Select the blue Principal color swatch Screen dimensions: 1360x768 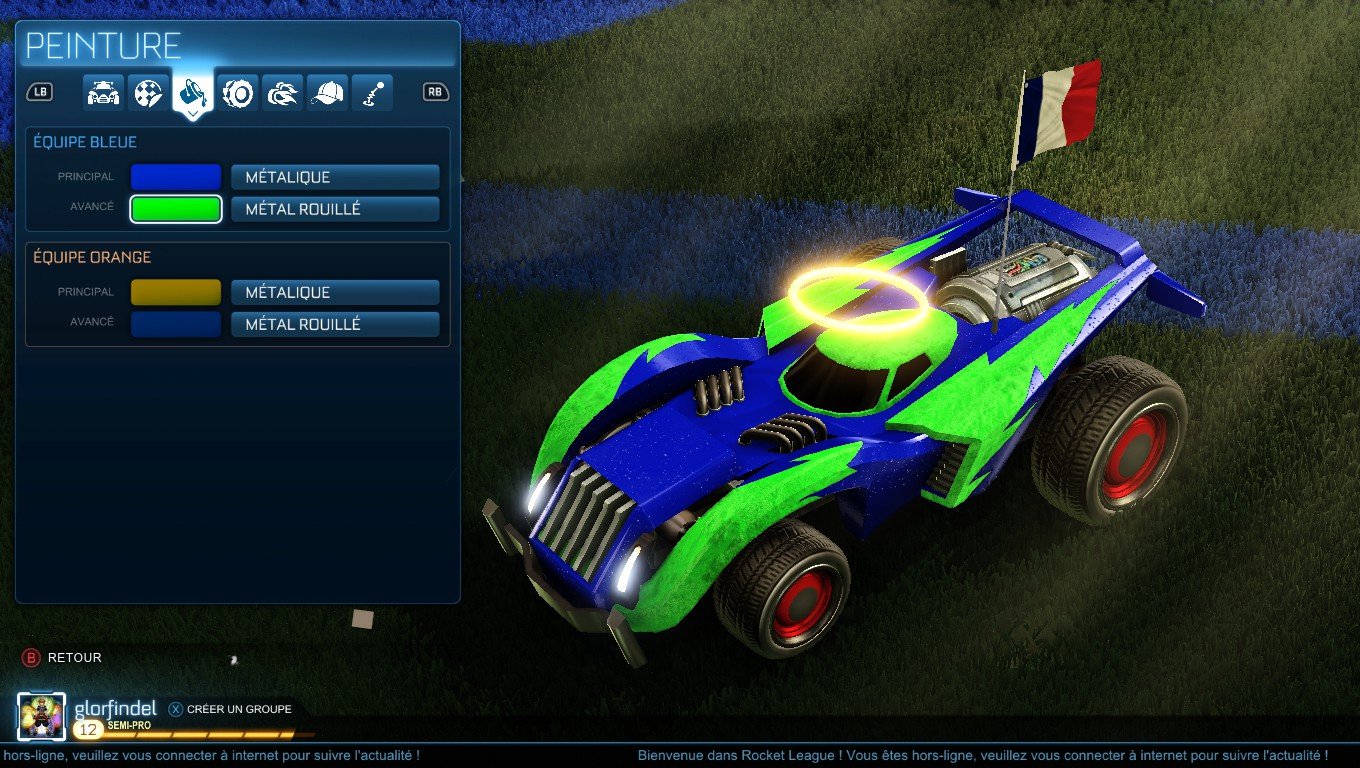[x=176, y=177]
